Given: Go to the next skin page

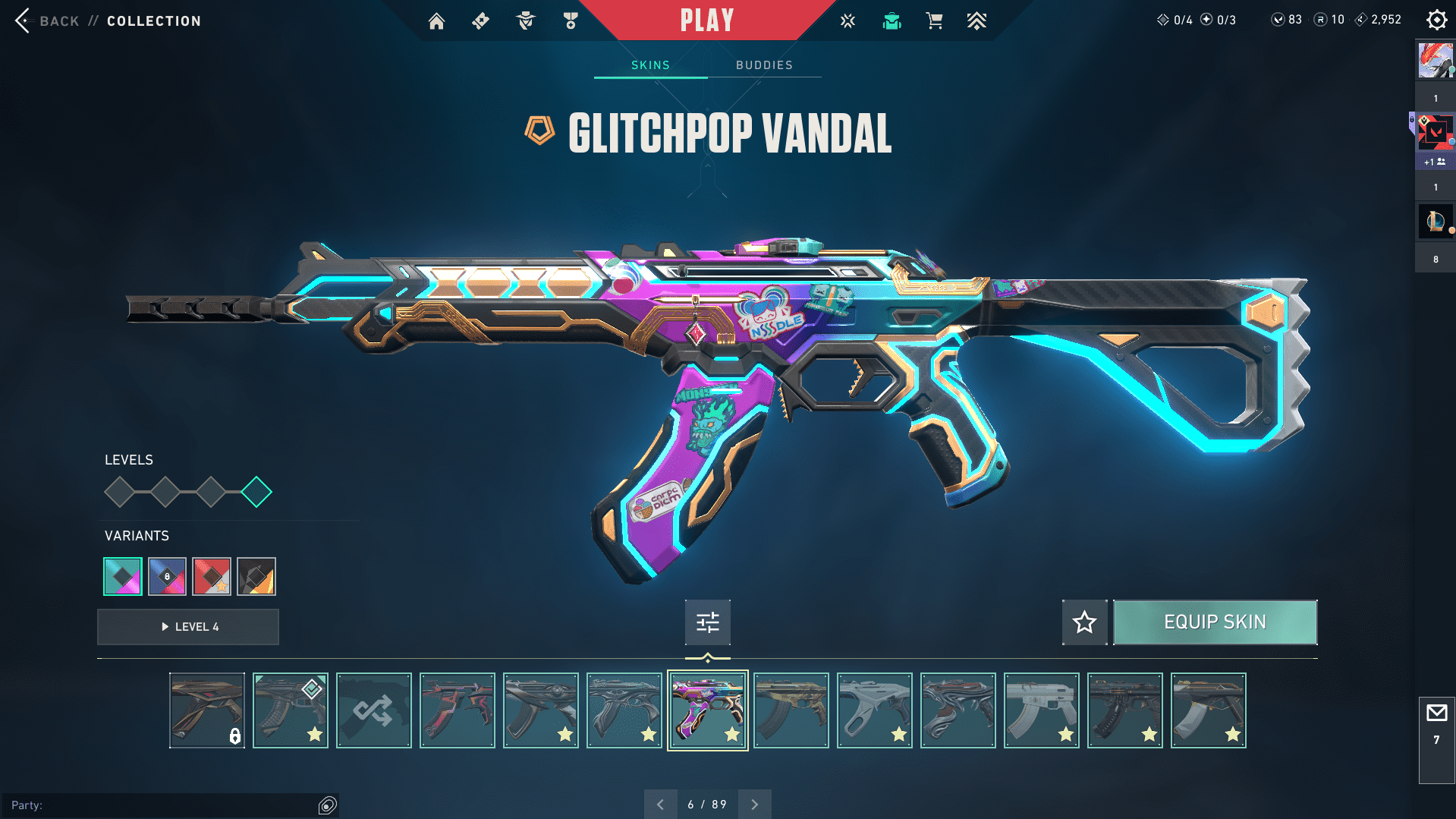Looking at the screenshot, I should tap(754, 805).
